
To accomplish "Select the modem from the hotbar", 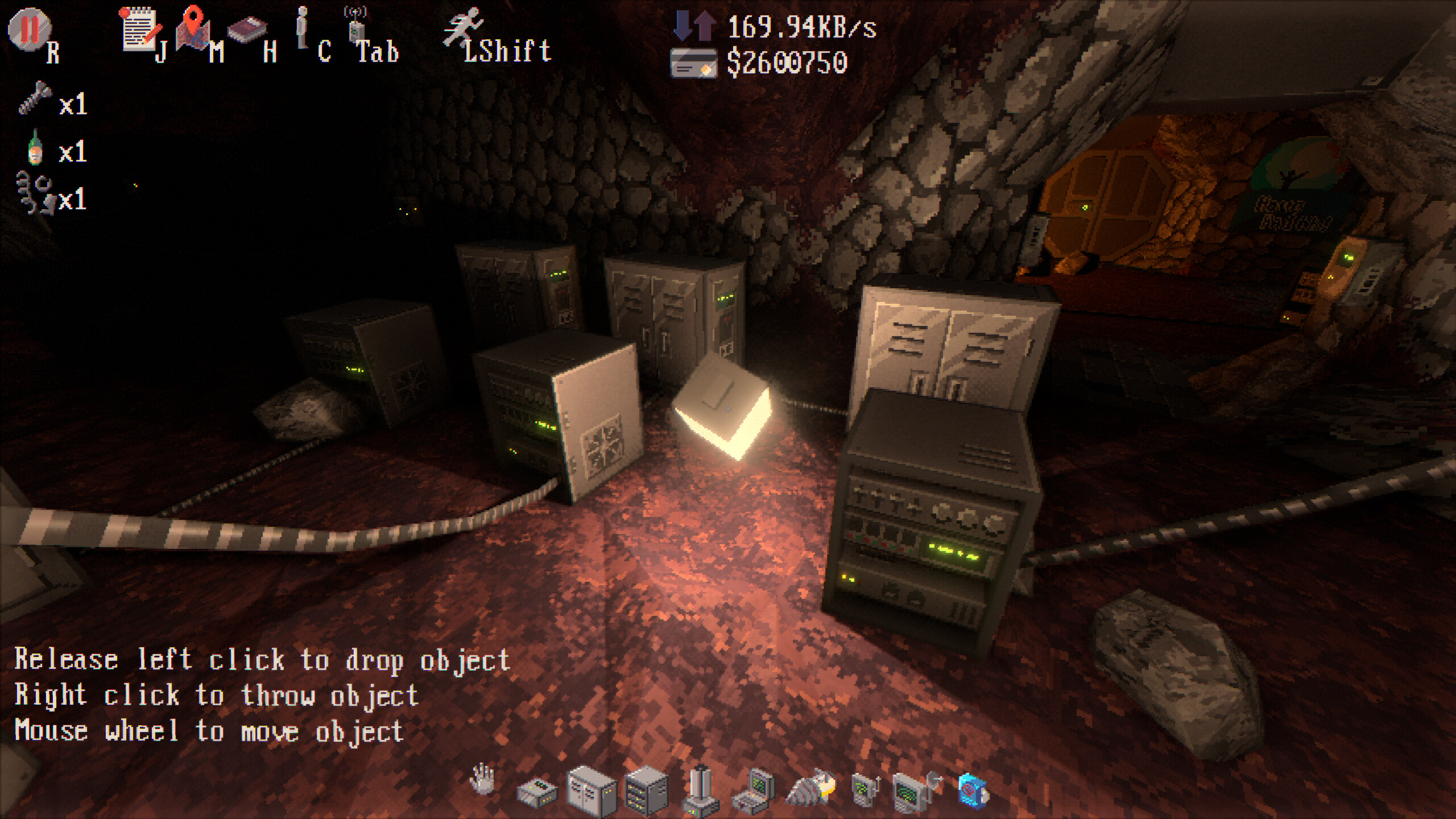I will tap(537, 791).
